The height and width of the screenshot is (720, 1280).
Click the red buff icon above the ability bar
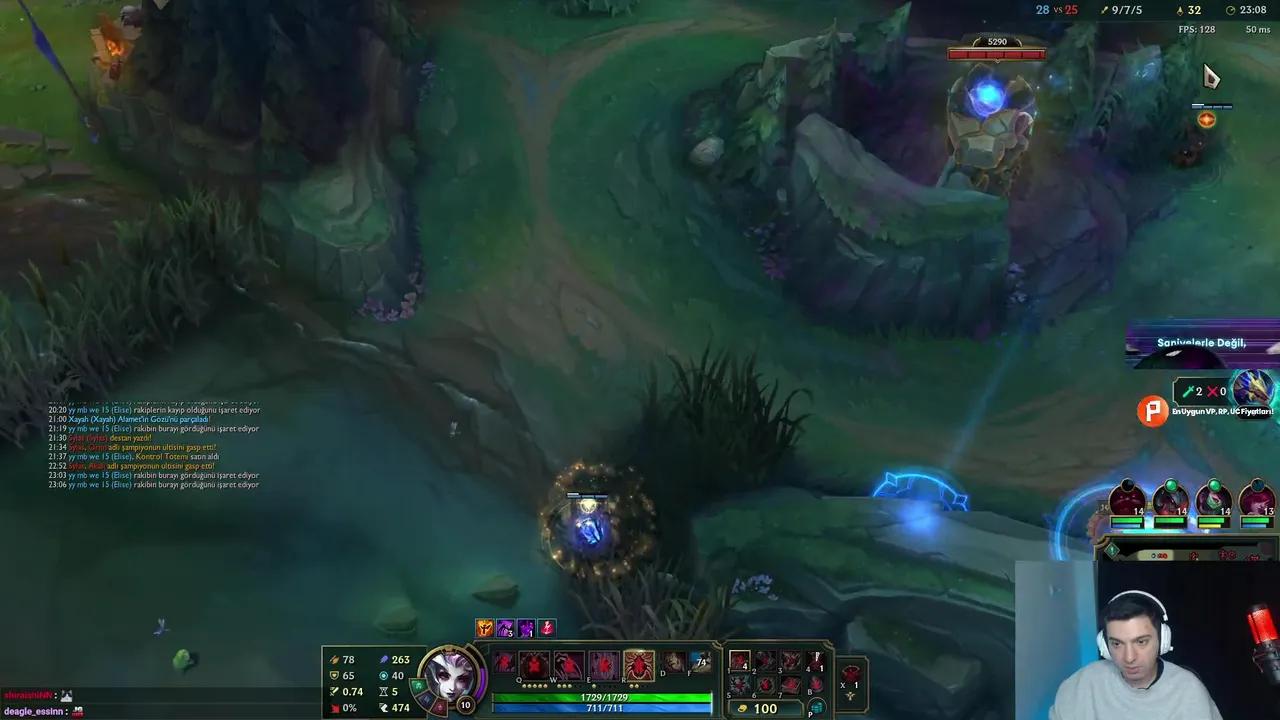coord(547,627)
